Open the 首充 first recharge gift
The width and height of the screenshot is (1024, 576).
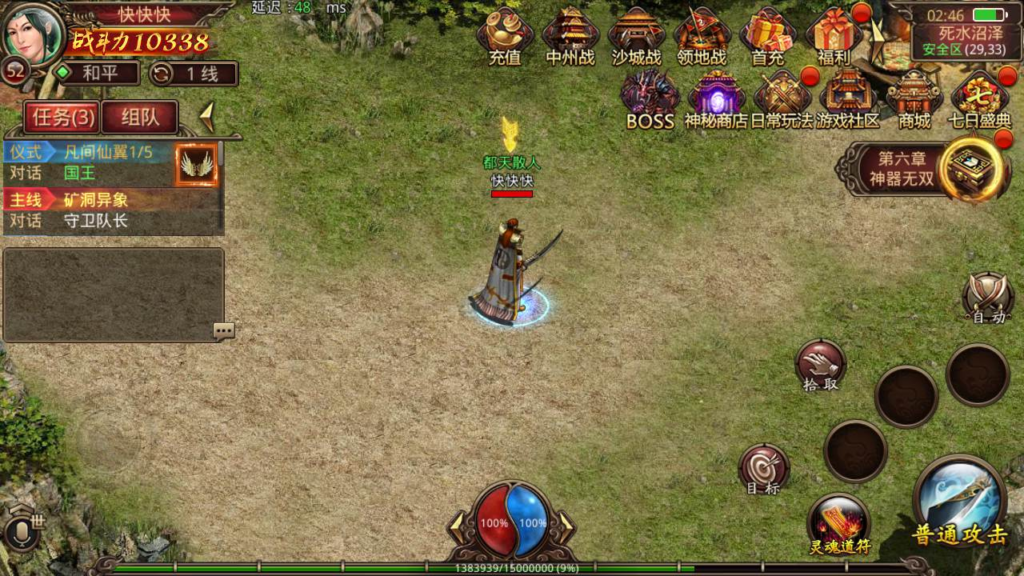pos(768,36)
